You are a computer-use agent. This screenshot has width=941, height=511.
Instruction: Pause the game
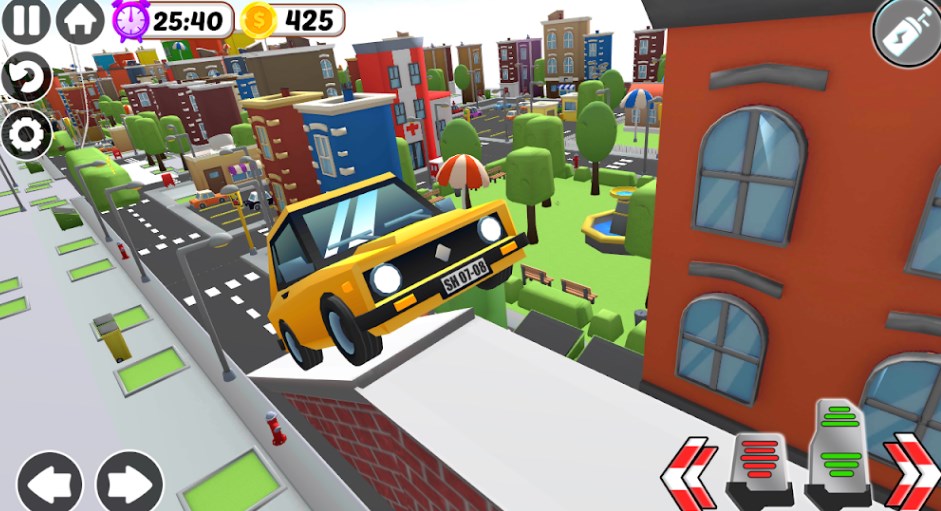click(24, 20)
